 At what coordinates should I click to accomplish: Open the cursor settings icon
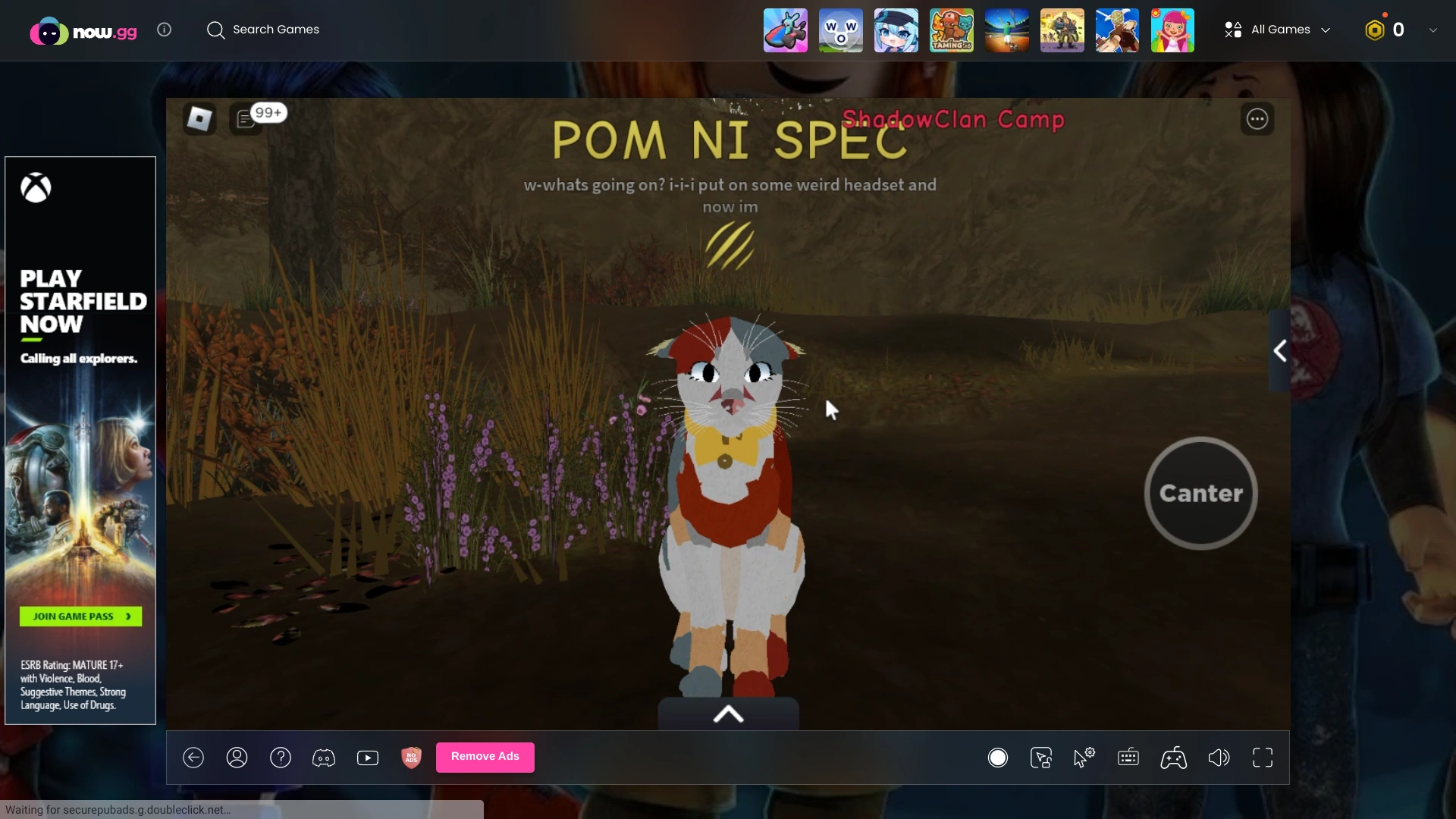click(1085, 756)
